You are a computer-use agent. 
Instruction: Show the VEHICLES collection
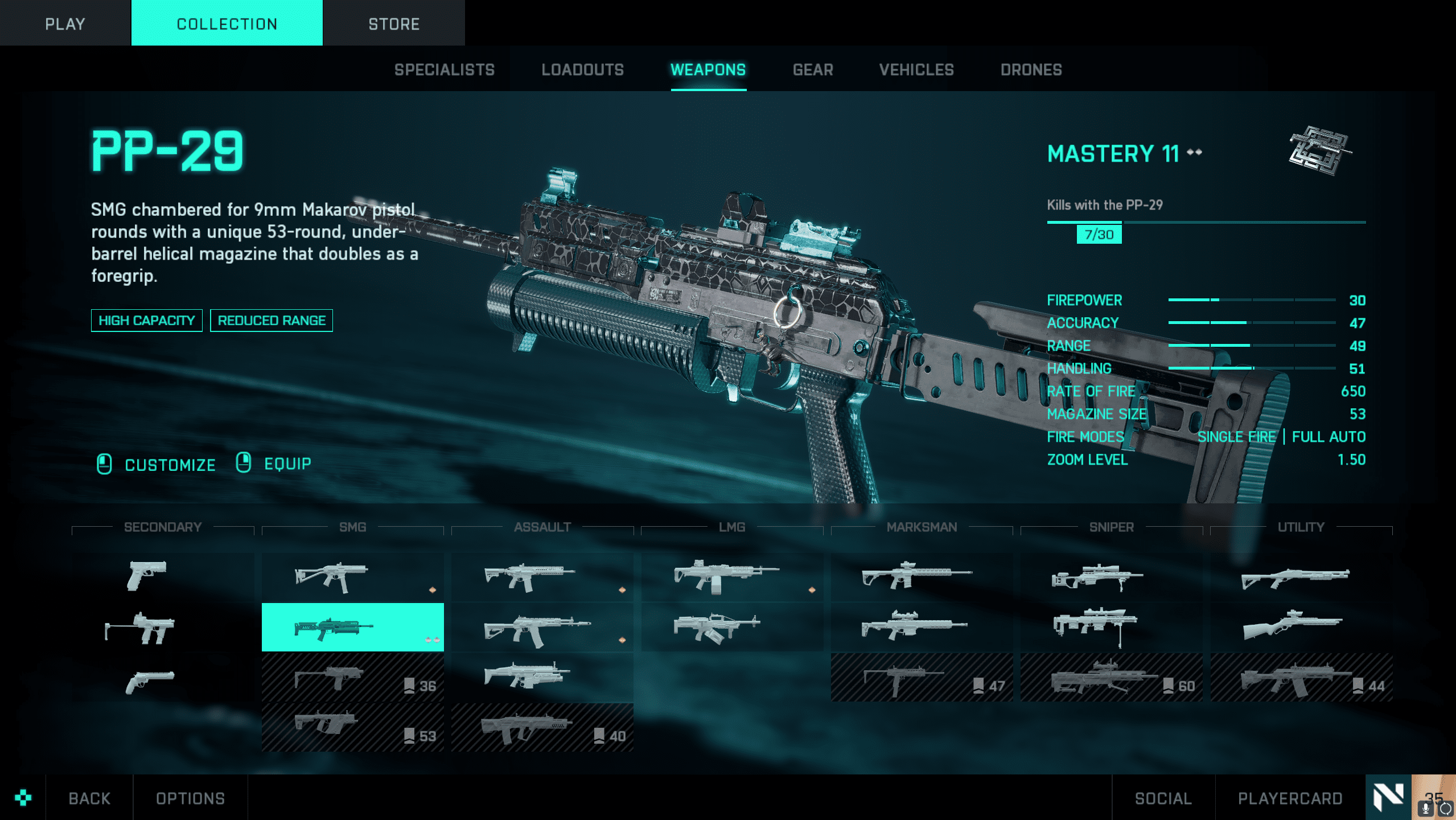(x=916, y=70)
